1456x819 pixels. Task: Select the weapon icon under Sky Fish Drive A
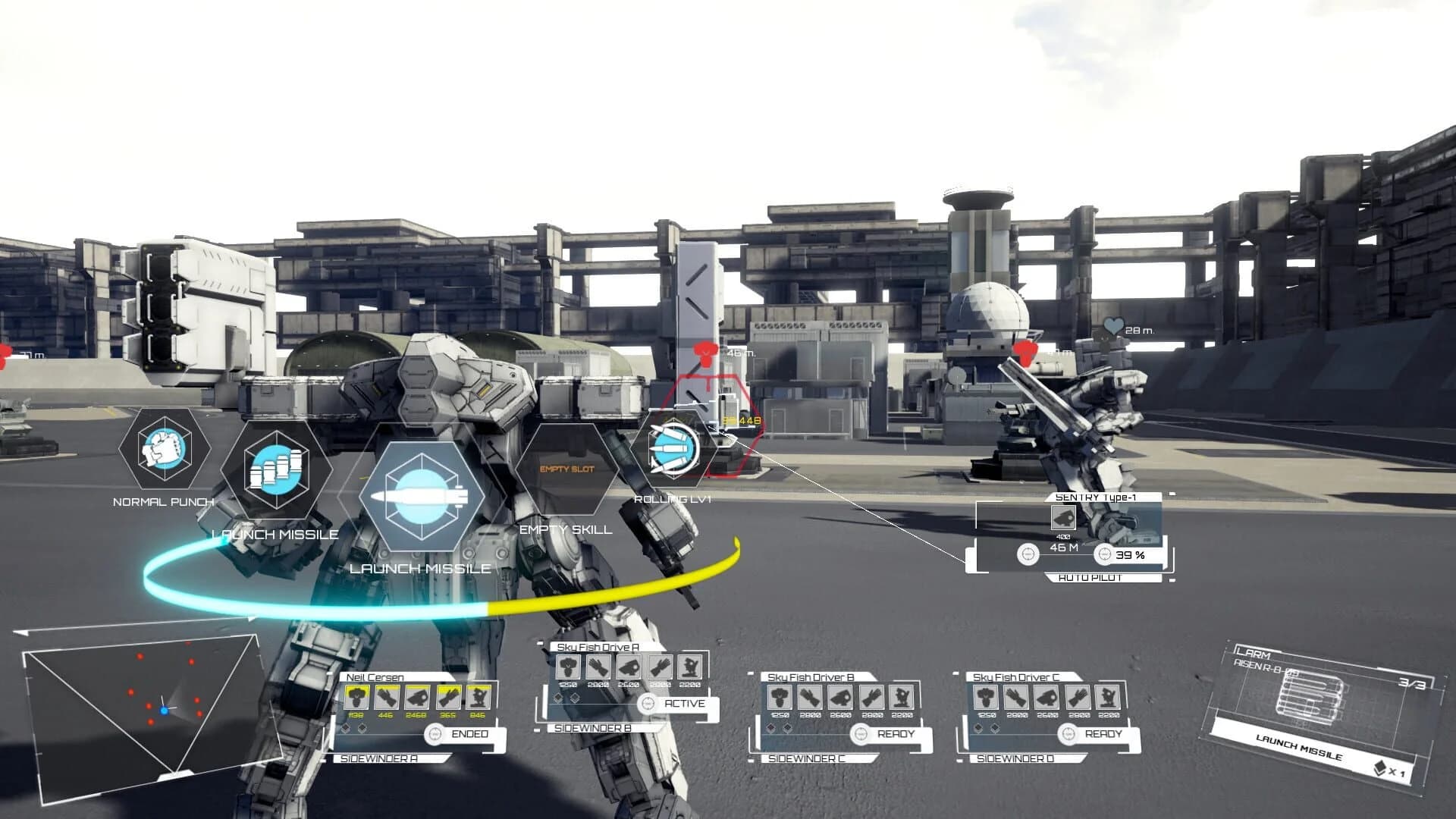(598, 668)
